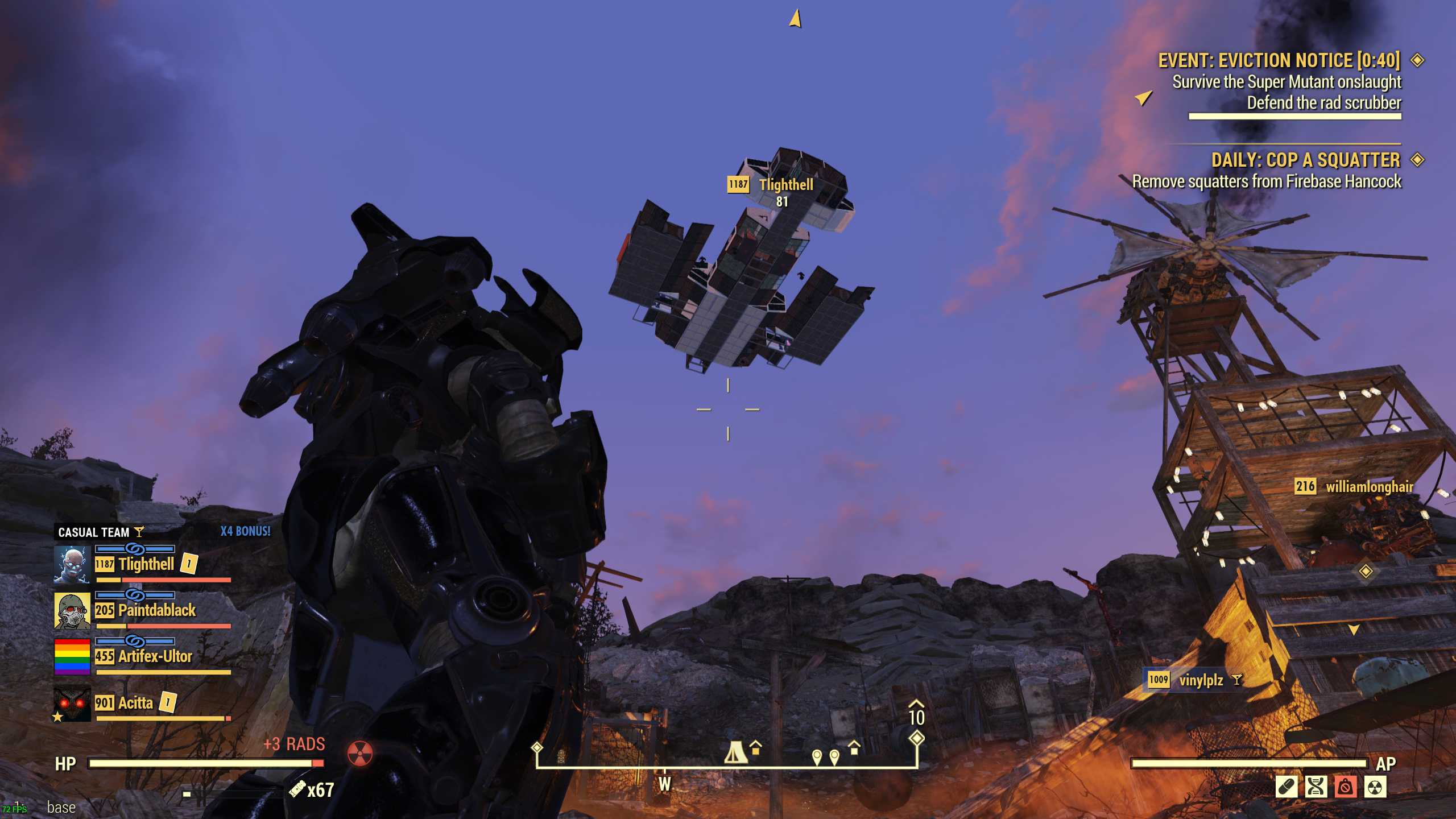This screenshot has height=819, width=1456.
Task: Open the DNA mutation status icon
Action: tap(1316, 787)
